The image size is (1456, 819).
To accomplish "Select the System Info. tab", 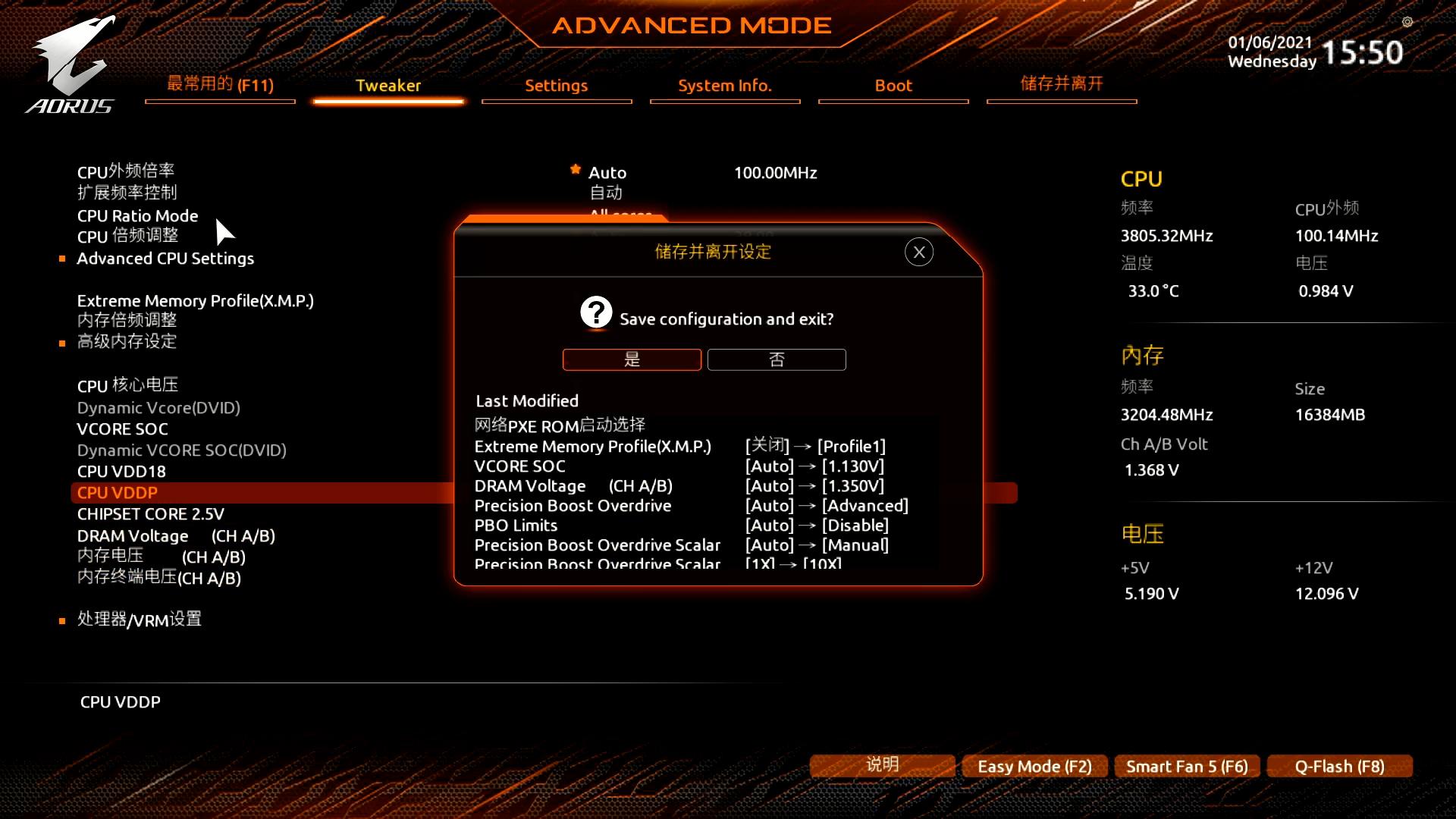I will point(724,86).
